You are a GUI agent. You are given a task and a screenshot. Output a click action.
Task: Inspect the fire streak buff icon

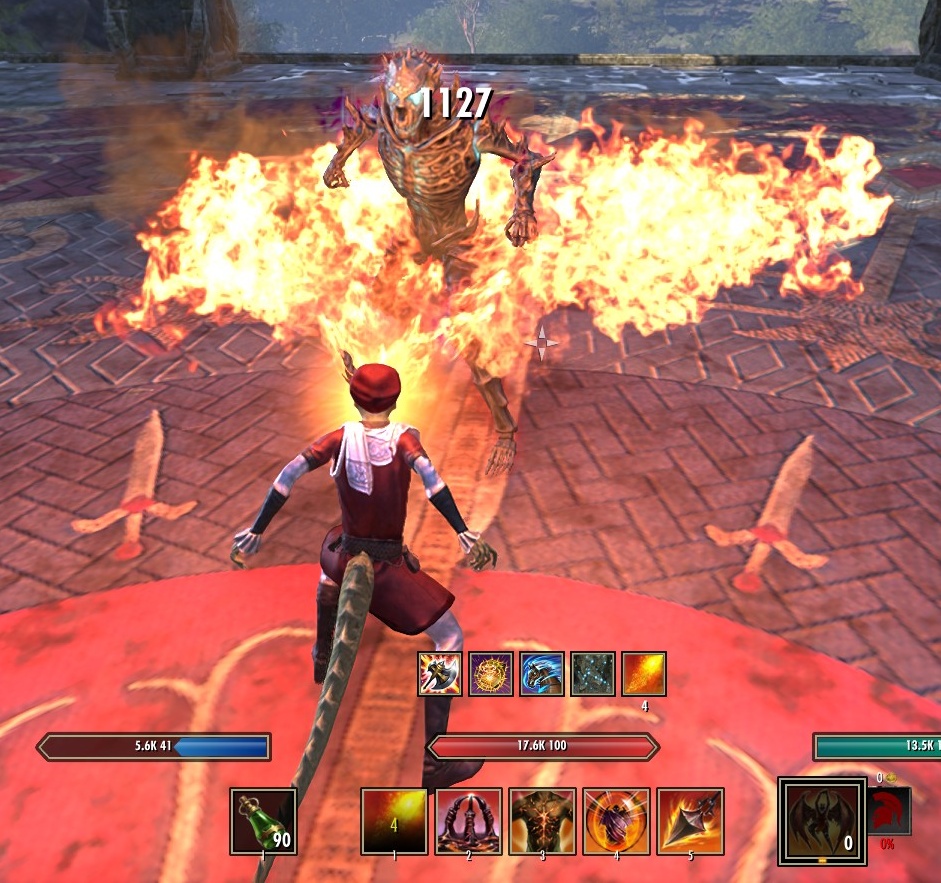(x=644, y=674)
